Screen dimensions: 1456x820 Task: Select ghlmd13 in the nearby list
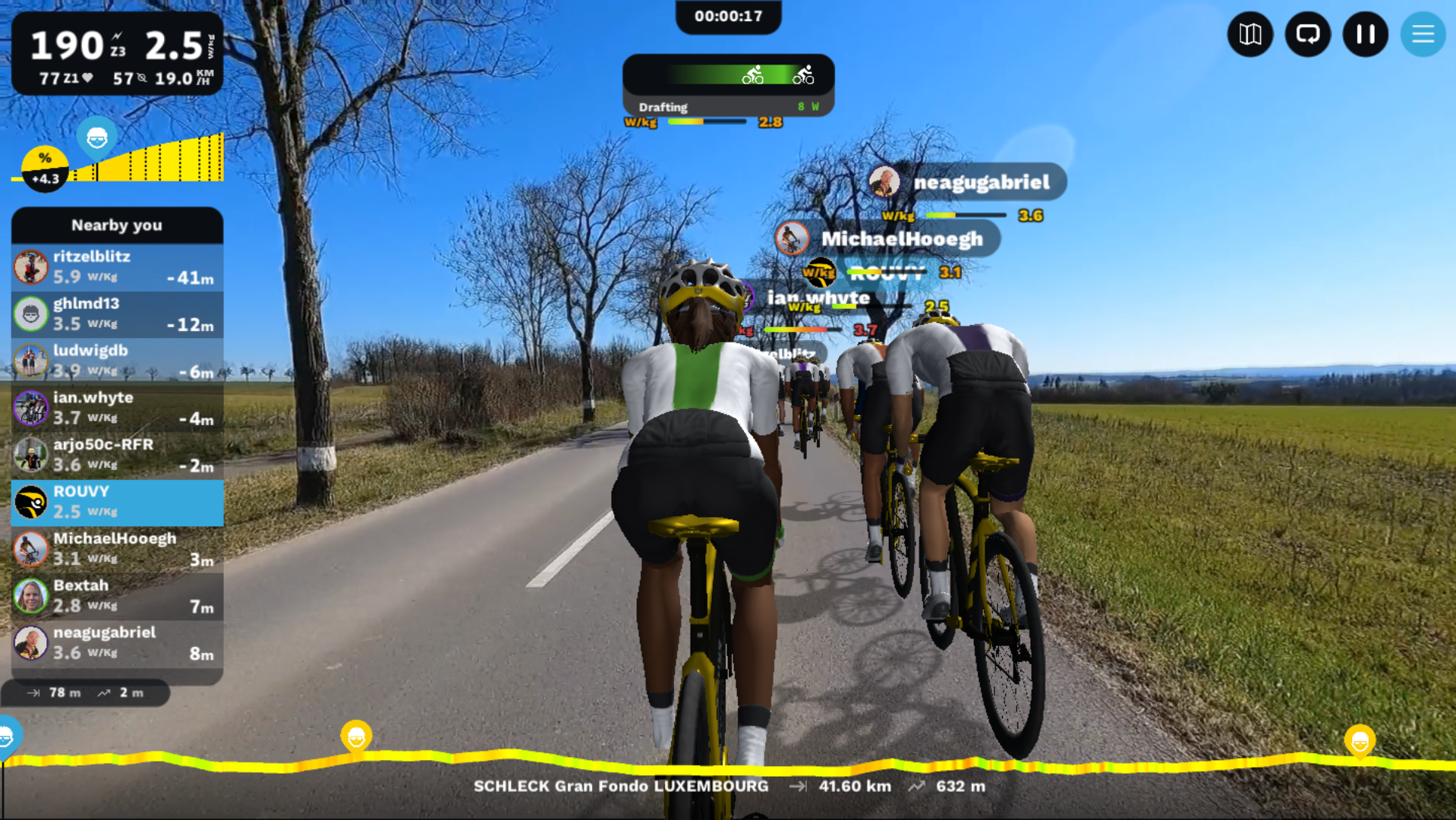tap(118, 314)
